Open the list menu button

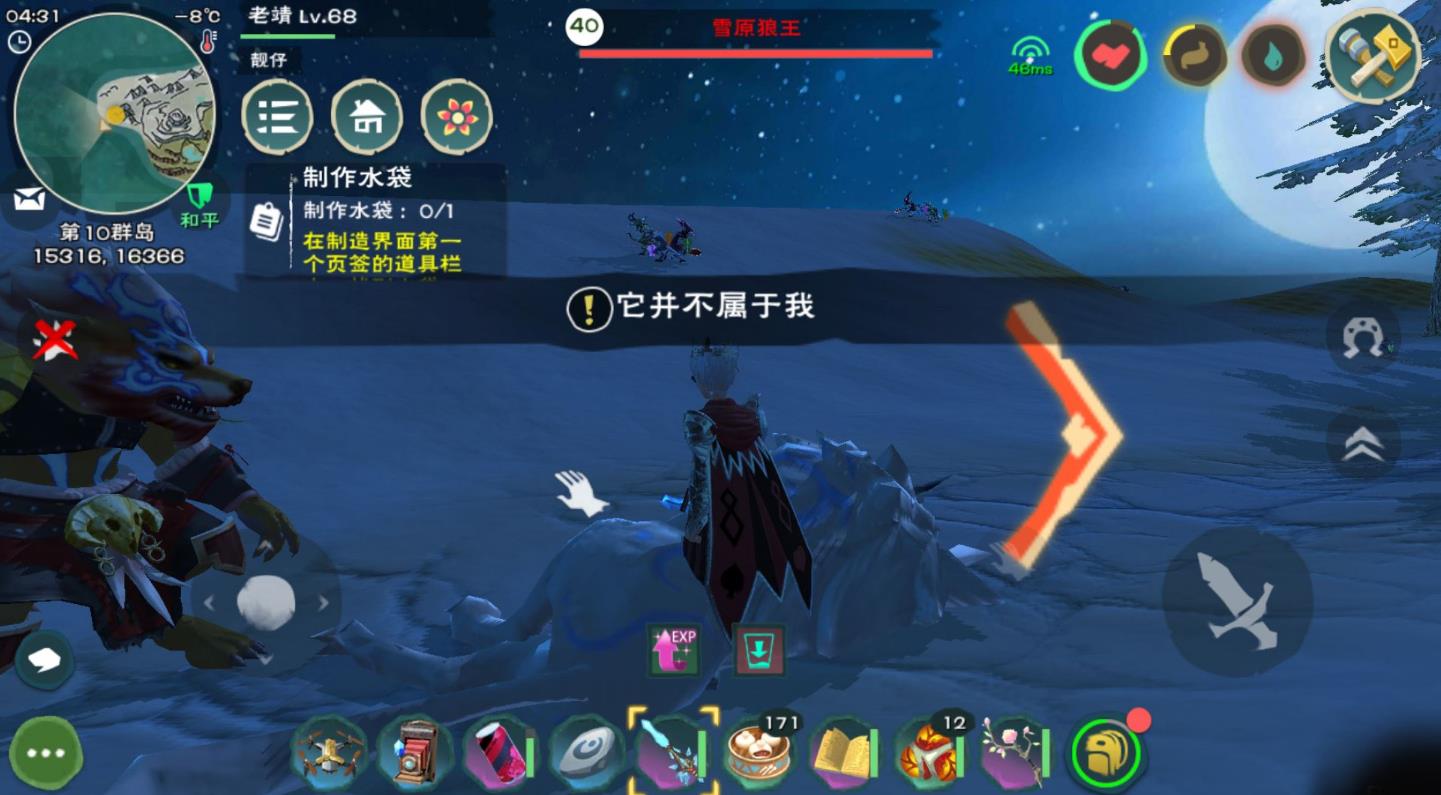277,117
